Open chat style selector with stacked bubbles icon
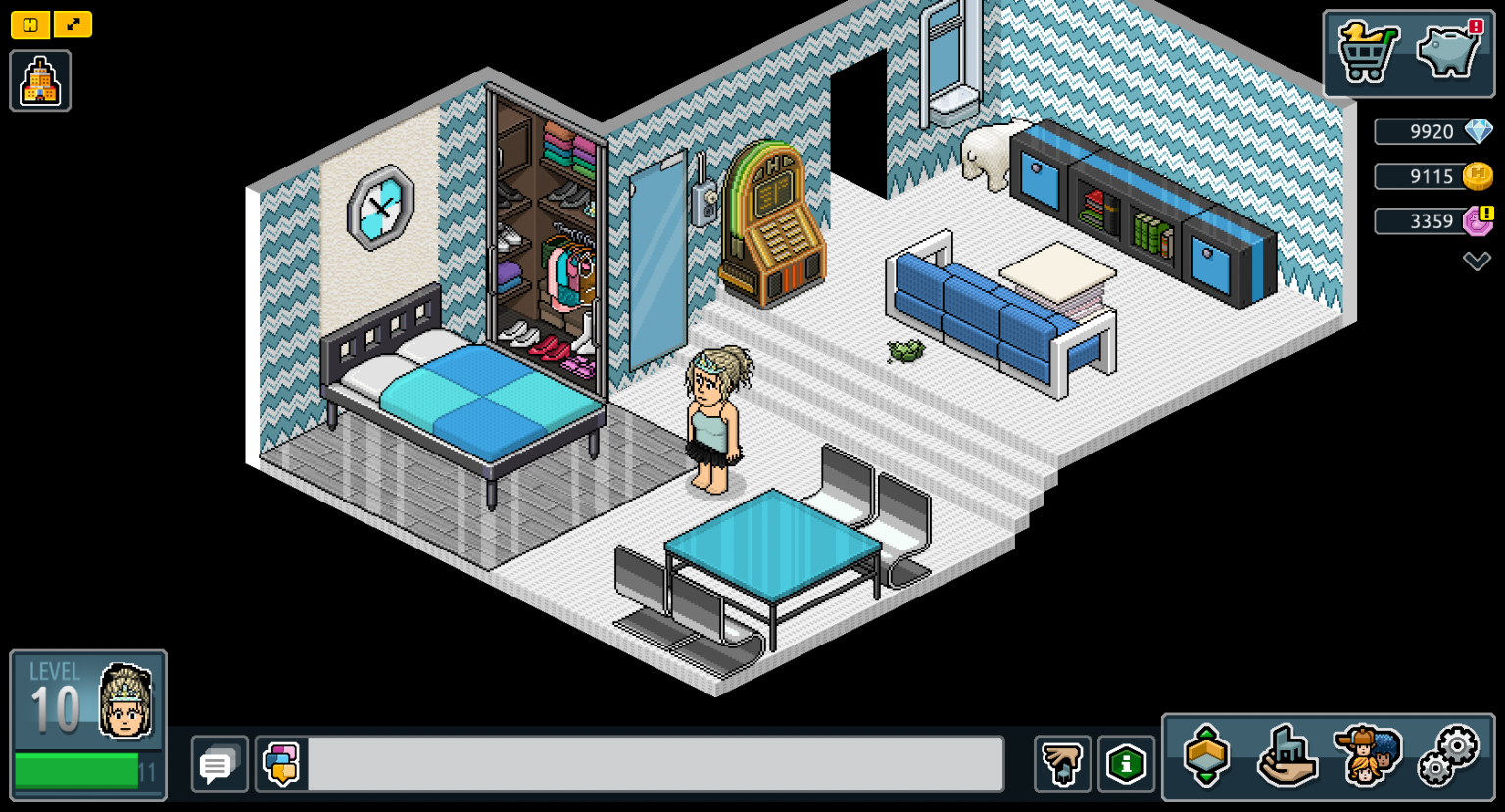The height and width of the screenshot is (812, 1505). [280, 764]
